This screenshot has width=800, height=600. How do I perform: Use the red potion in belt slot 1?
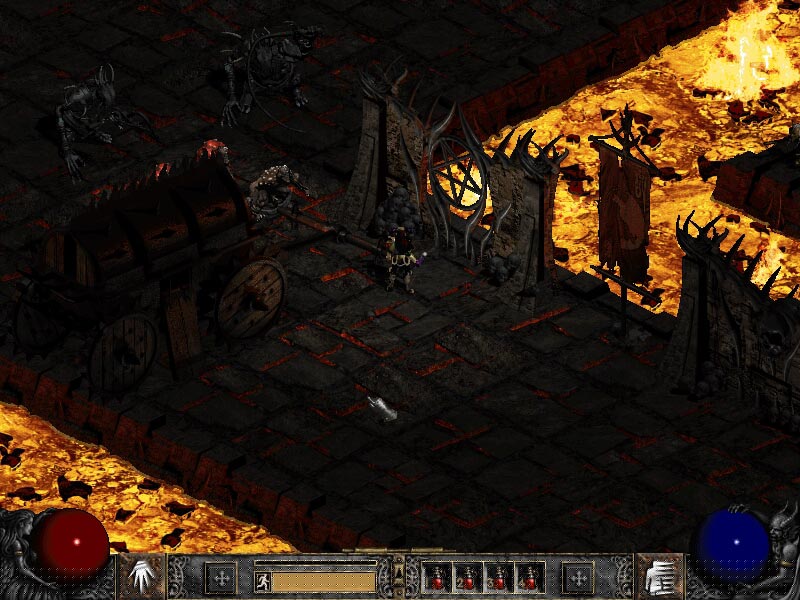(x=437, y=577)
